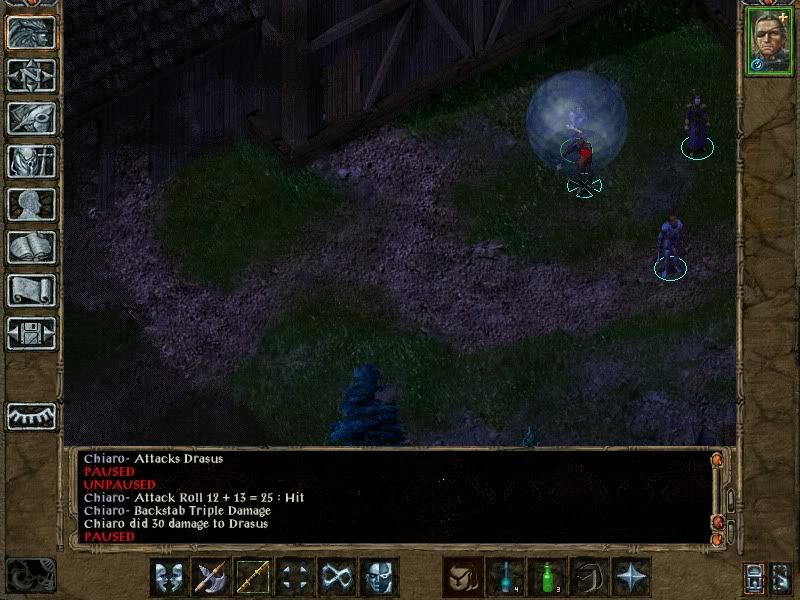
Task: Open special abilities with the star icon
Action: (631, 576)
